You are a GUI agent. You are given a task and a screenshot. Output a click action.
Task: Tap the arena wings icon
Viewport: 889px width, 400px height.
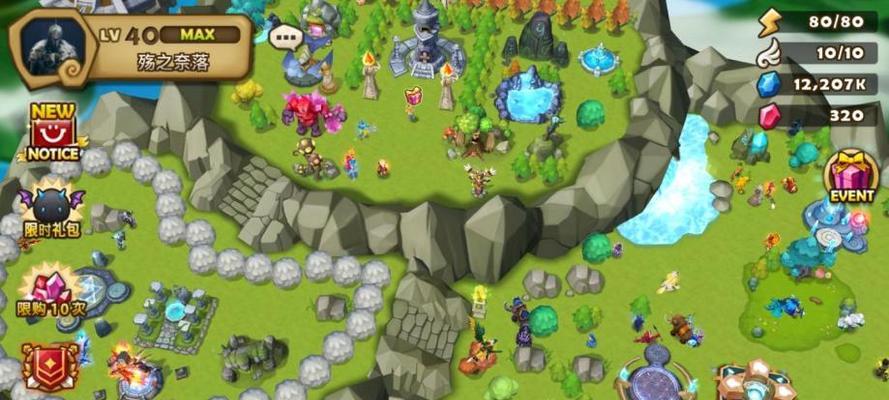tap(768, 53)
